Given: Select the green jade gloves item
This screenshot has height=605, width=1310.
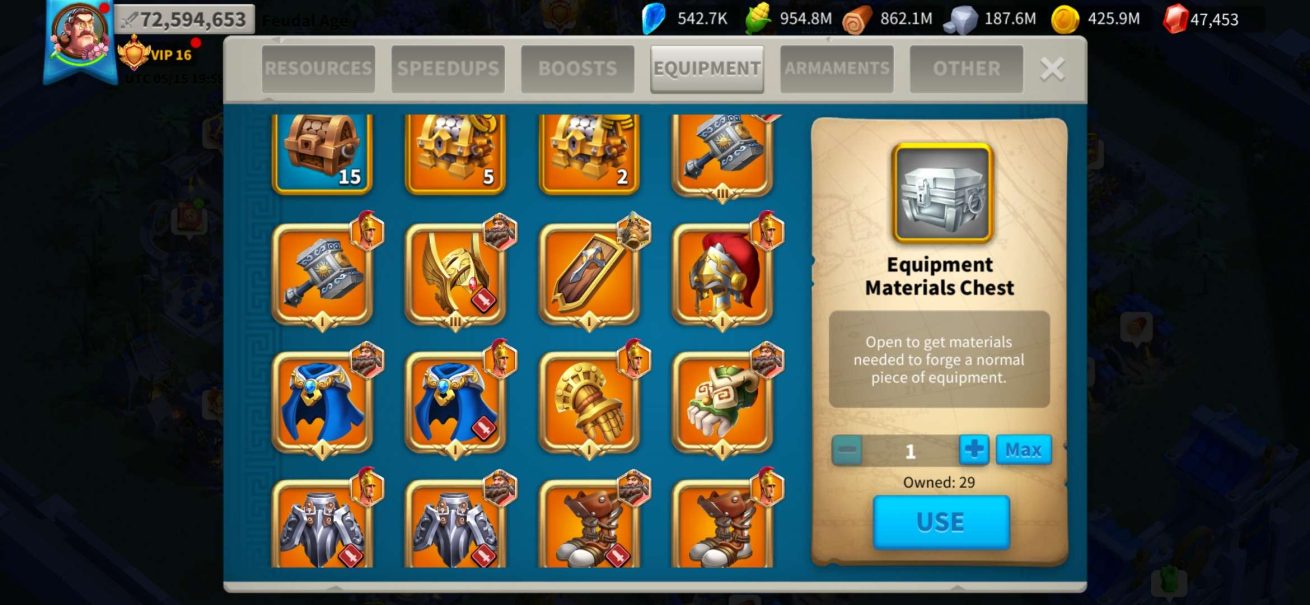Looking at the screenshot, I should tap(722, 402).
